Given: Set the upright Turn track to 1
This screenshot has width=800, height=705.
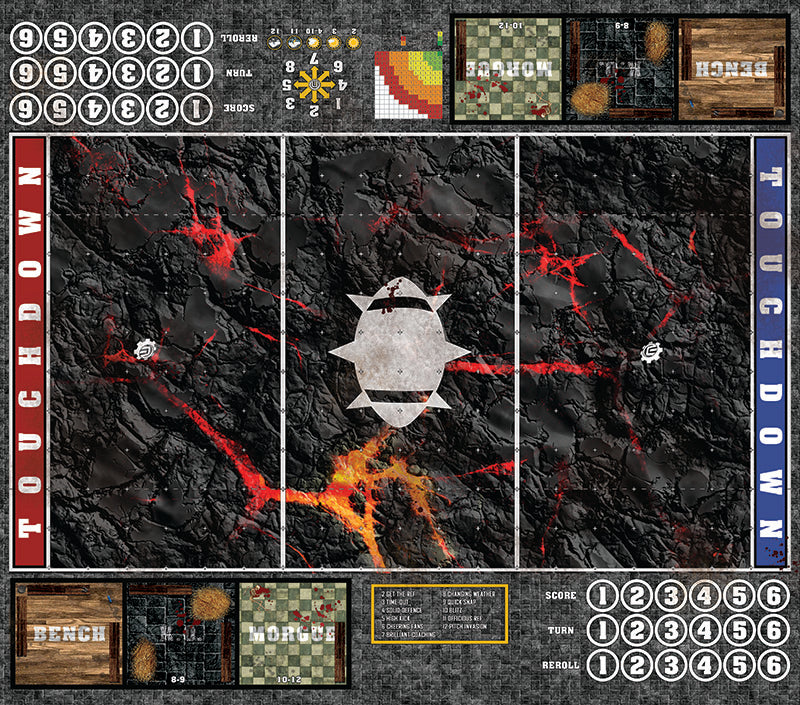Looking at the screenshot, I should coord(602,631).
